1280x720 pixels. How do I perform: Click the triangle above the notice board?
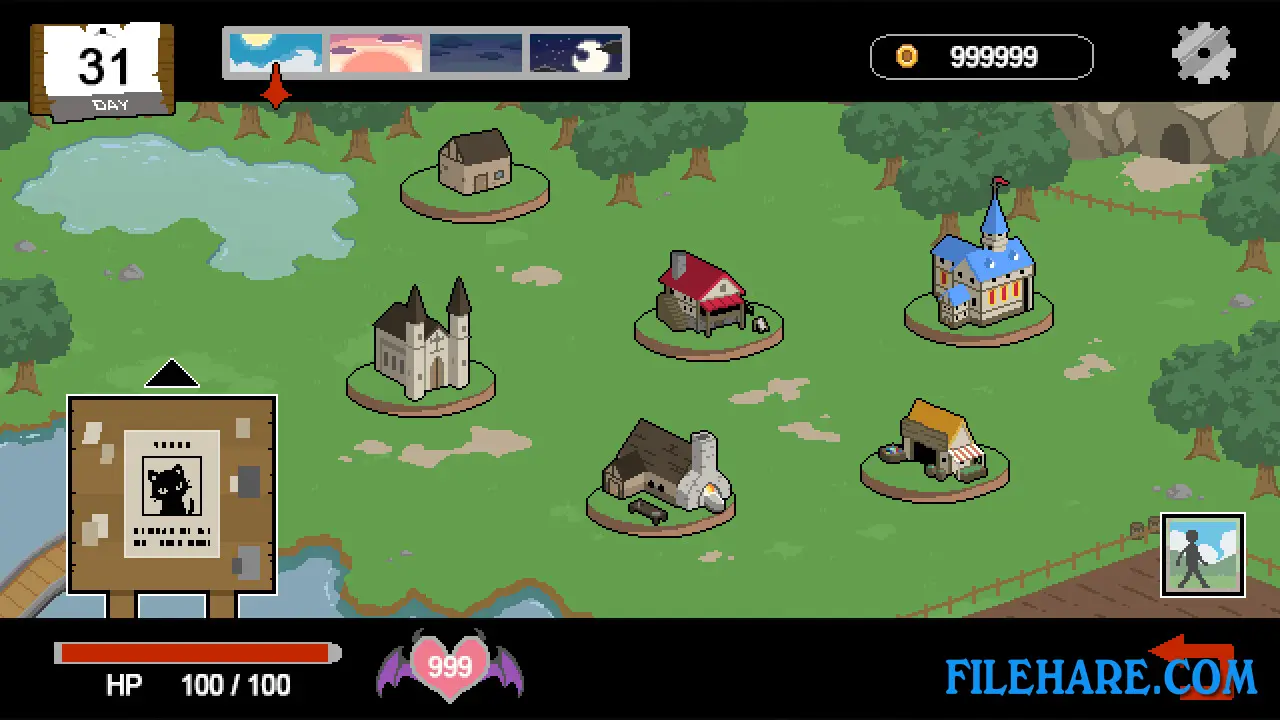[x=171, y=372]
